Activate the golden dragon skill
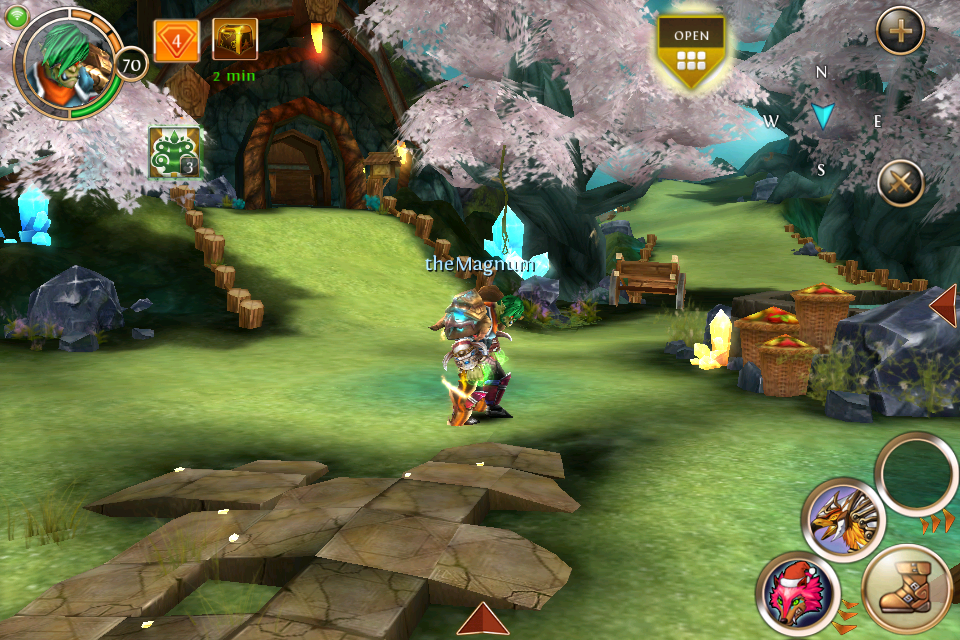960x640 pixels. tap(843, 519)
